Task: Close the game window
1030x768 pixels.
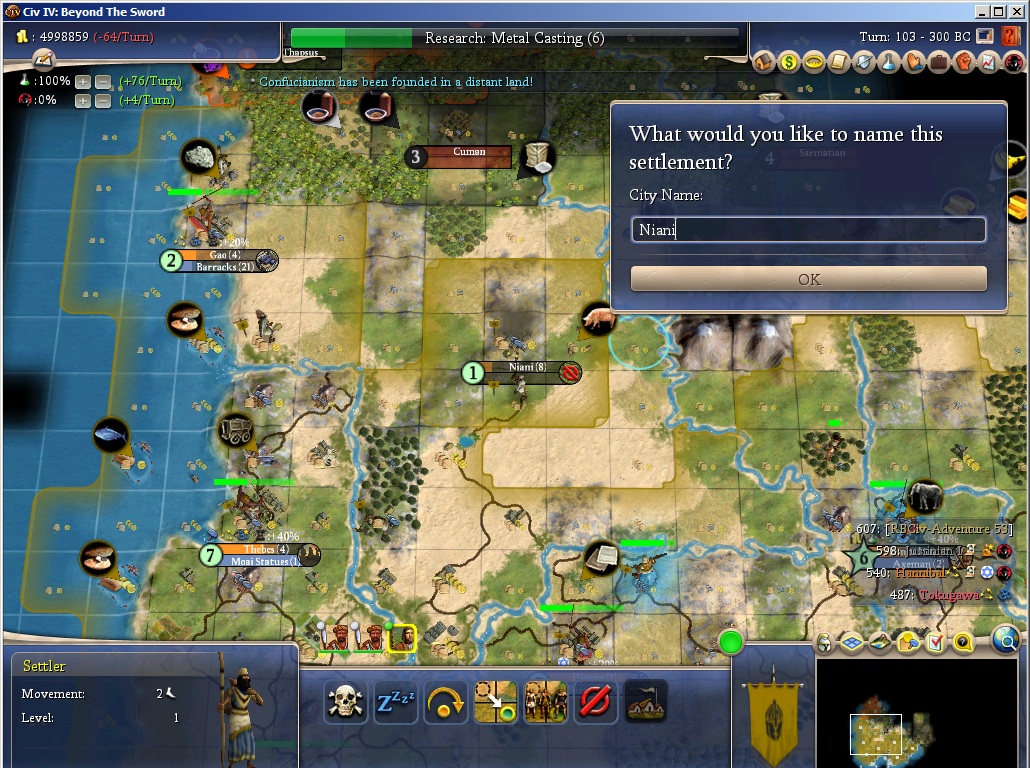Action: point(1015,12)
